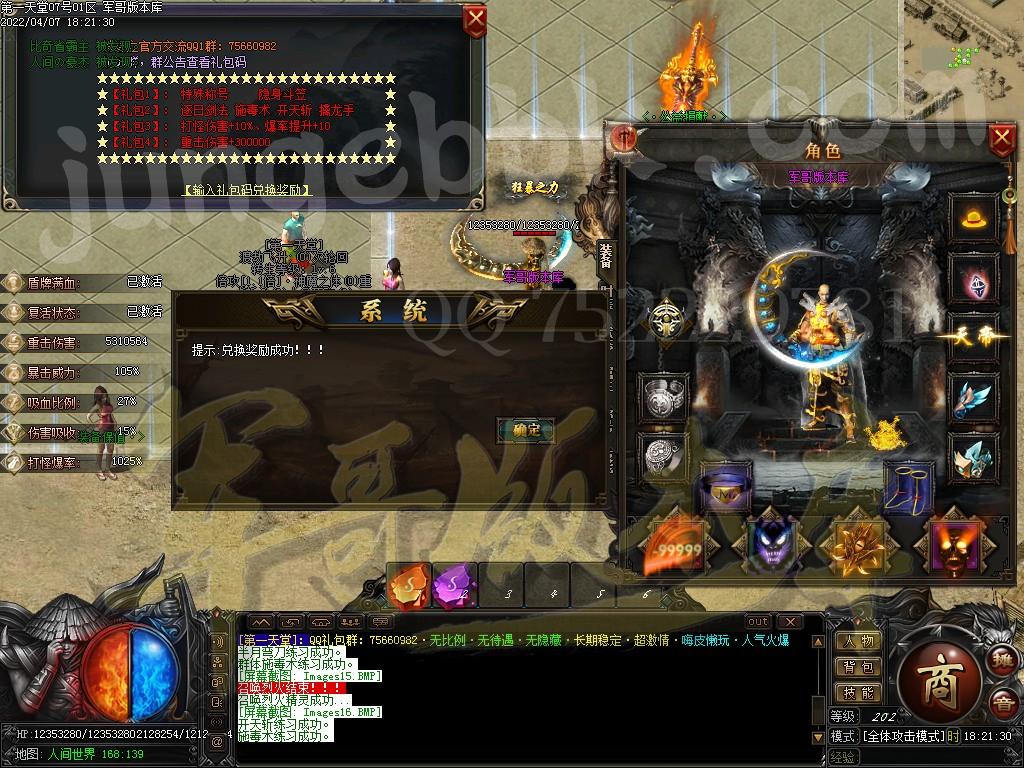Confirm the reward redemption with 确定
The height and width of the screenshot is (768, 1024).
click(x=525, y=430)
